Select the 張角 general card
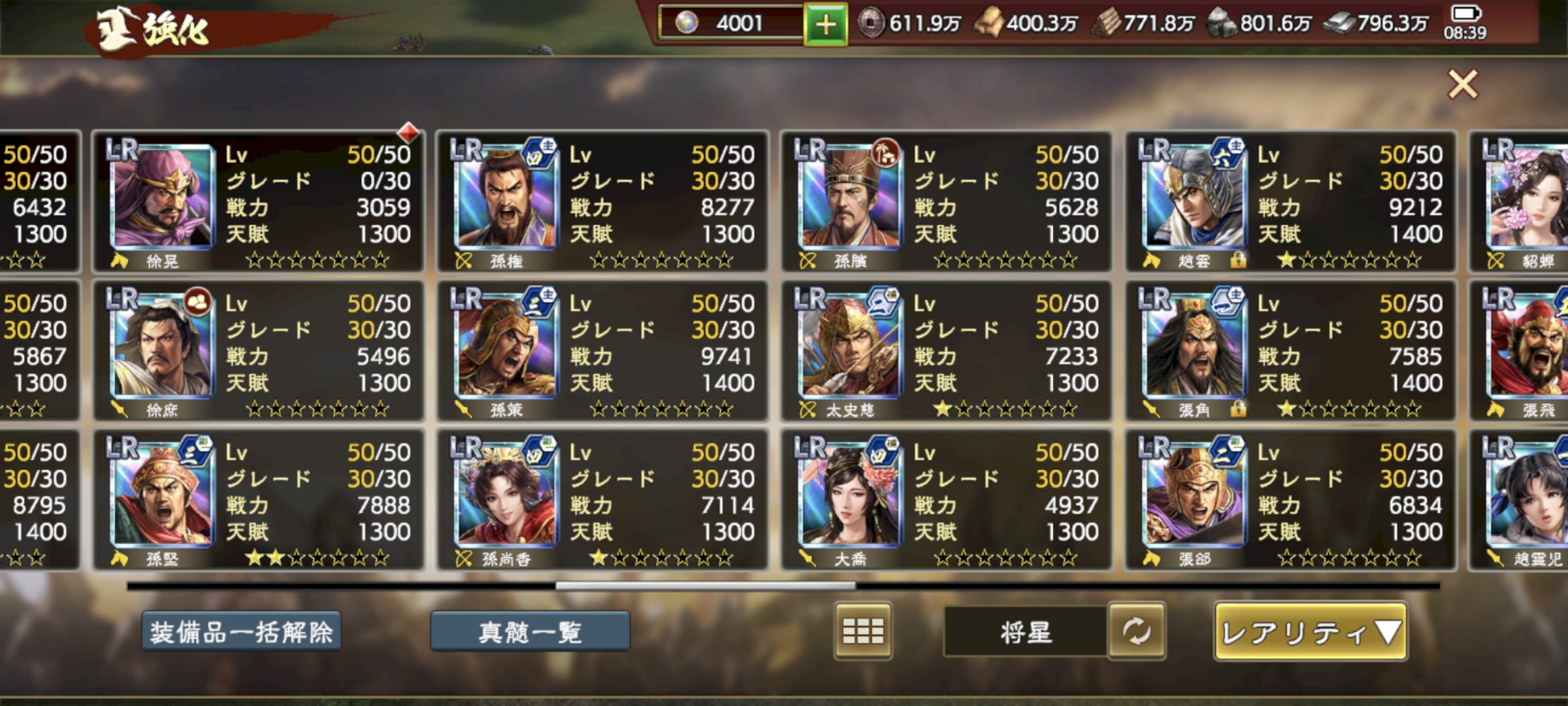This screenshot has height=706, width=1568. [x=1290, y=350]
